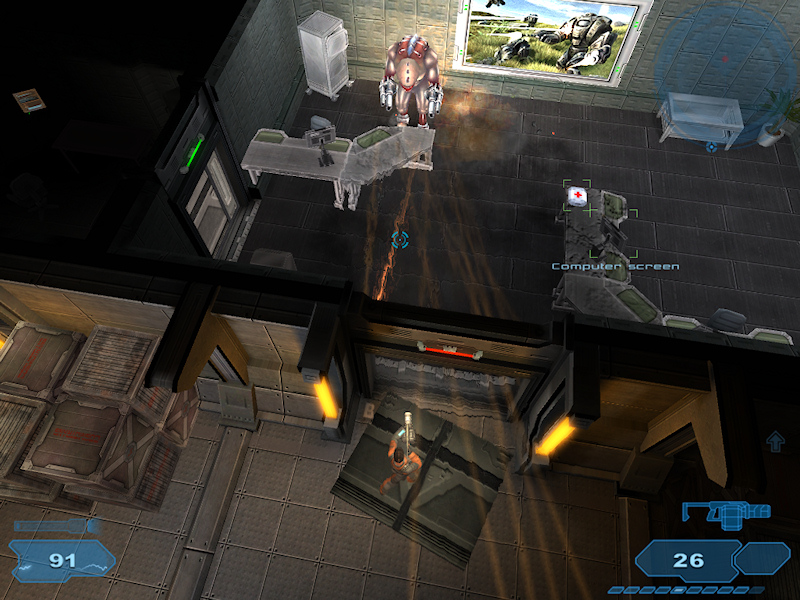Click the blue up-arrow indicator
The height and width of the screenshot is (600, 800).
point(775,441)
